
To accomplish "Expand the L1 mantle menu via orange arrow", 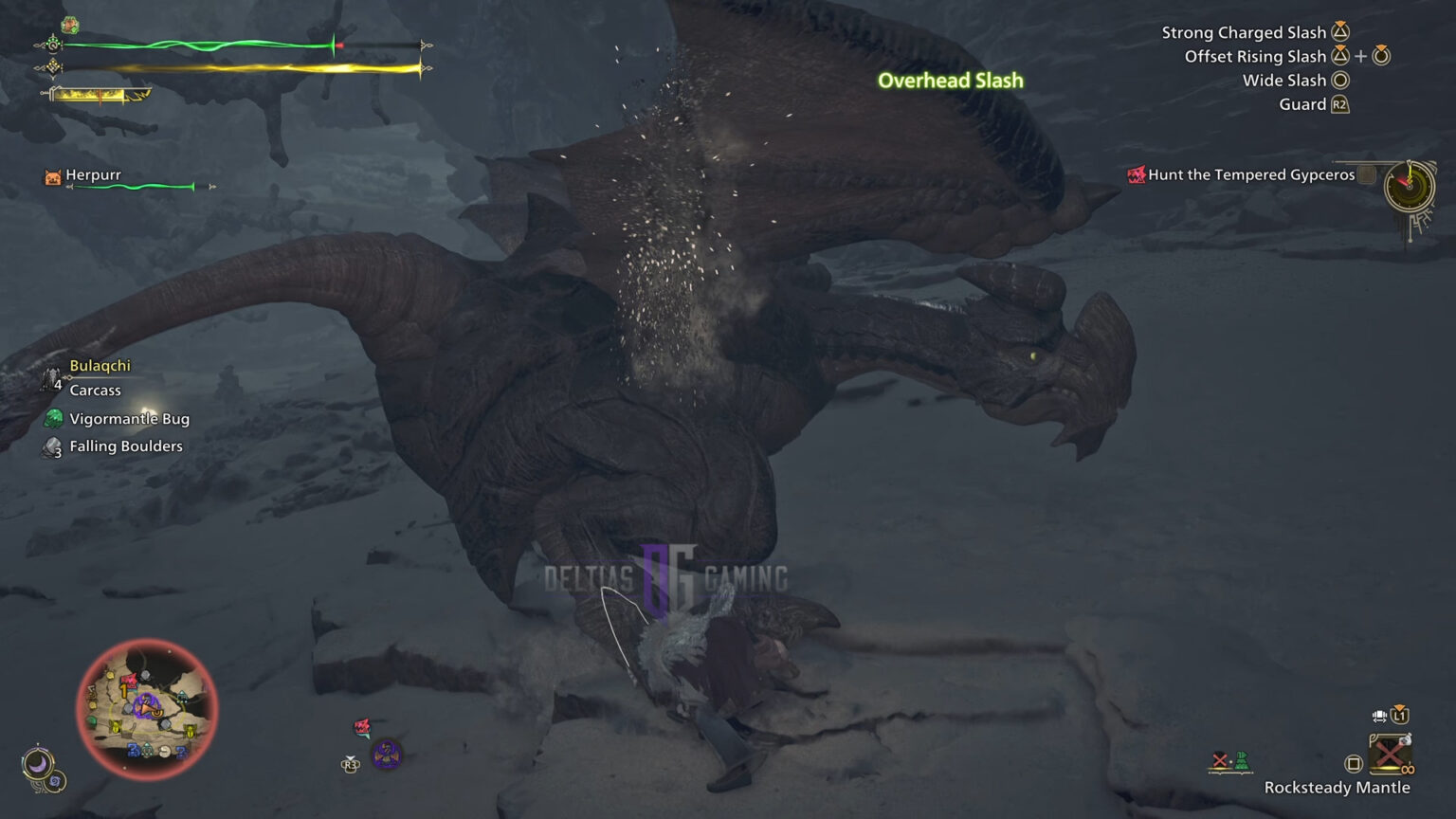I will coord(1398,707).
